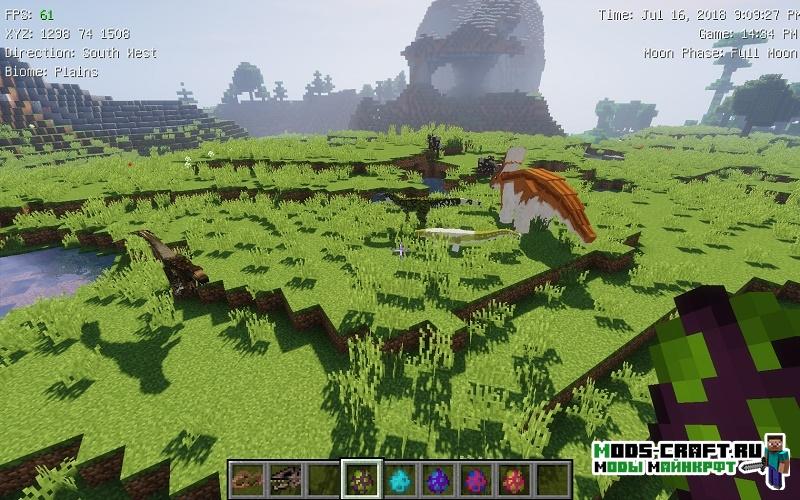Select the light brown creature item slot
This screenshot has width=800, height=500.
(x=247, y=479)
